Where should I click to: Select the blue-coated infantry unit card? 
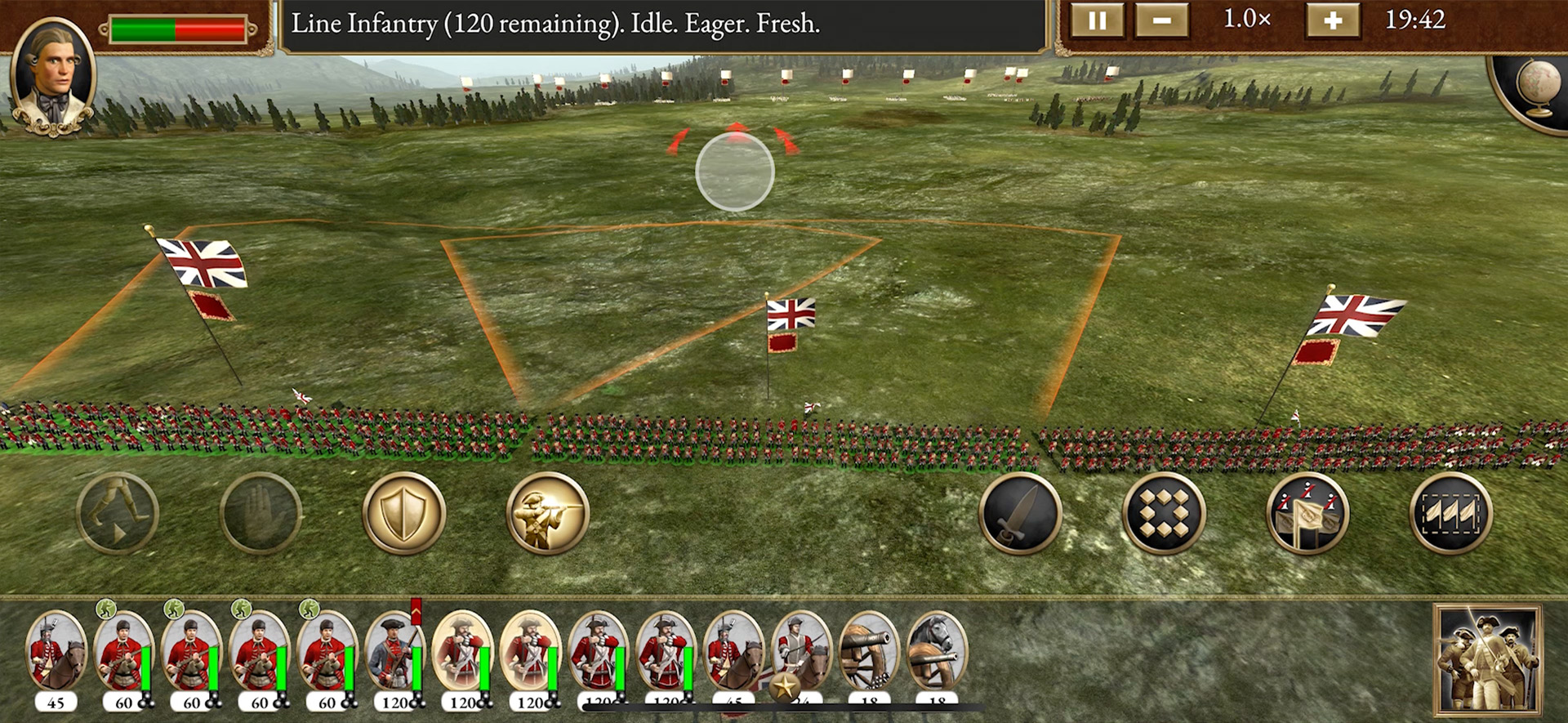[x=395, y=654]
